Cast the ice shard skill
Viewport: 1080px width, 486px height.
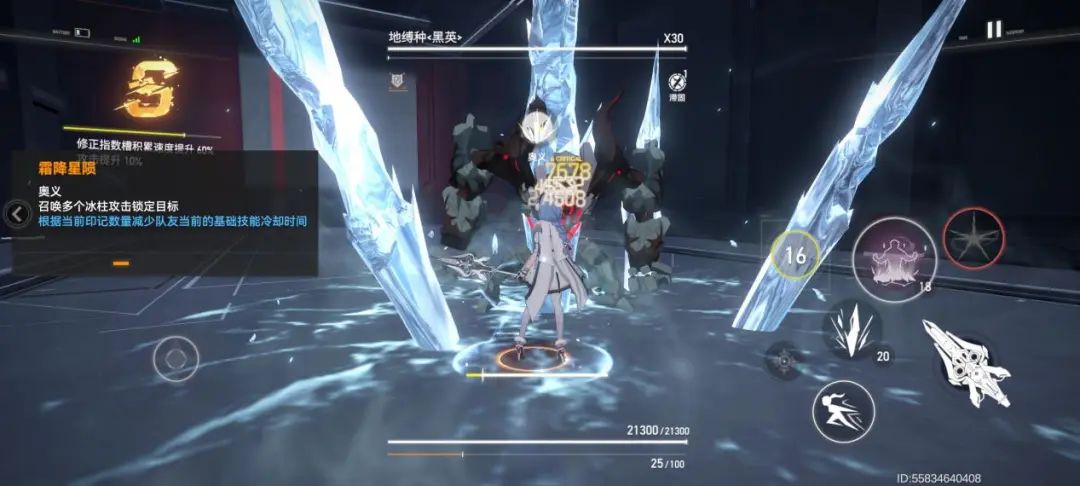(851, 330)
